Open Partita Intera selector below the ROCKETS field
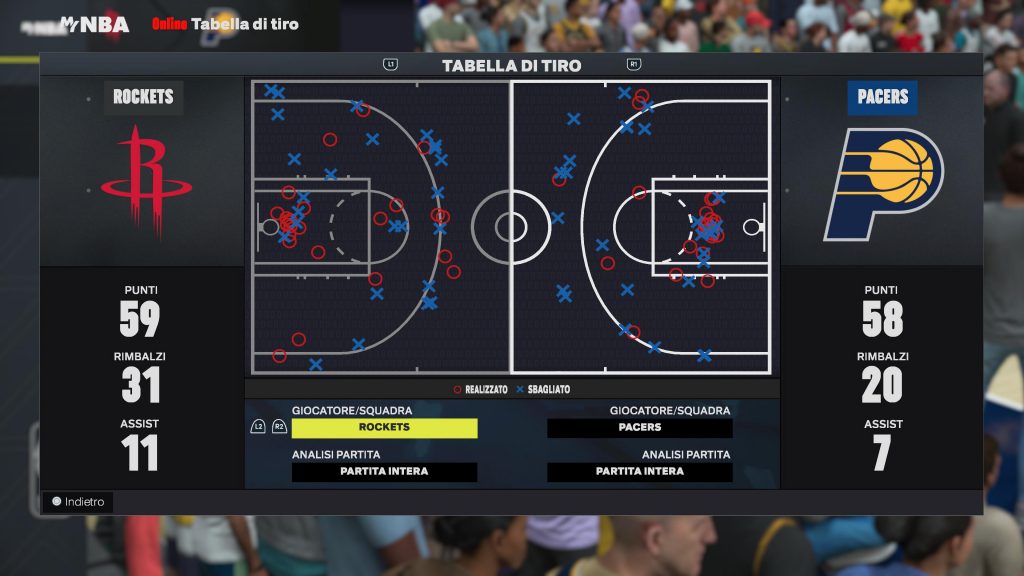Image resolution: width=1024 pixels, height=576 pixels. [384, 472]
